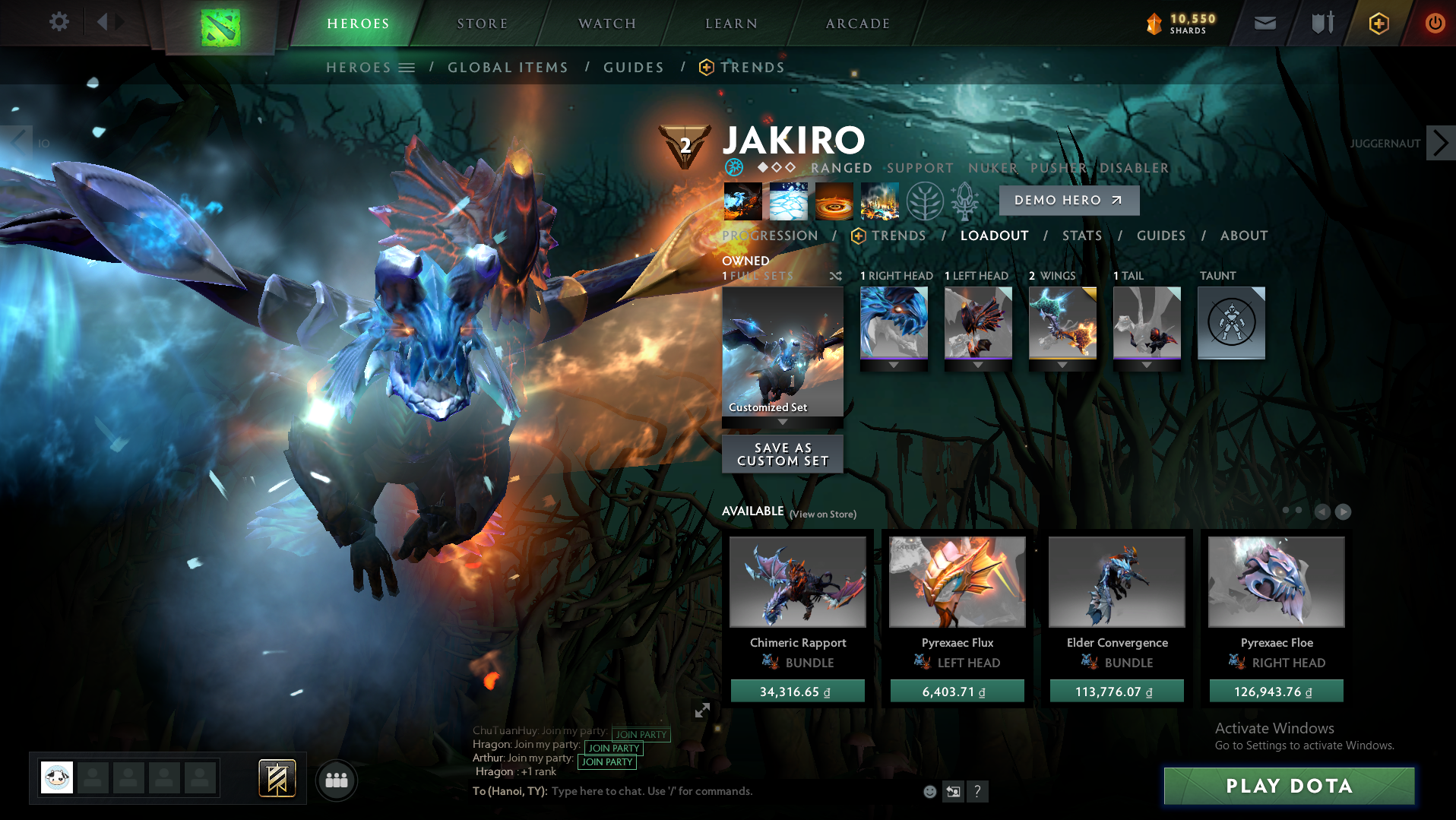View the Aghanim's Scepter upgrade icon
The height and width of the screenshot is (820, 1456).
click(x=964, y=200)
